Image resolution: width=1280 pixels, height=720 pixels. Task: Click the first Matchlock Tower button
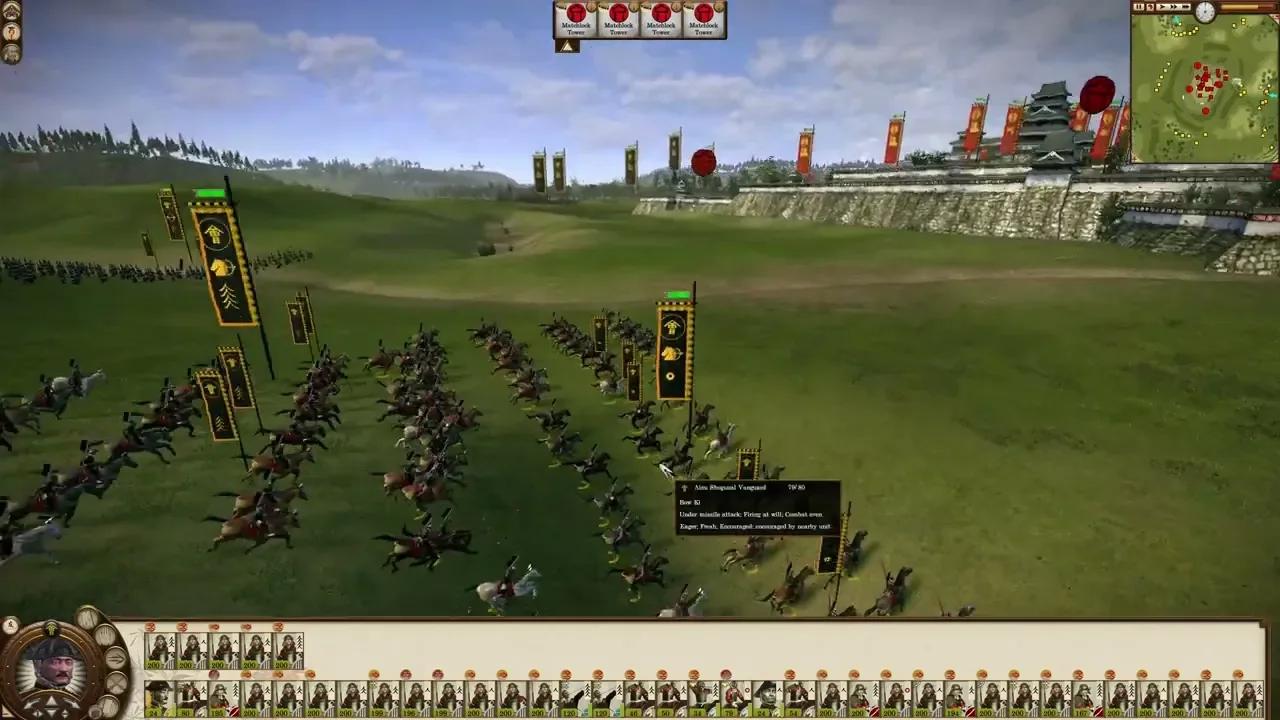[x=575, y=20]
